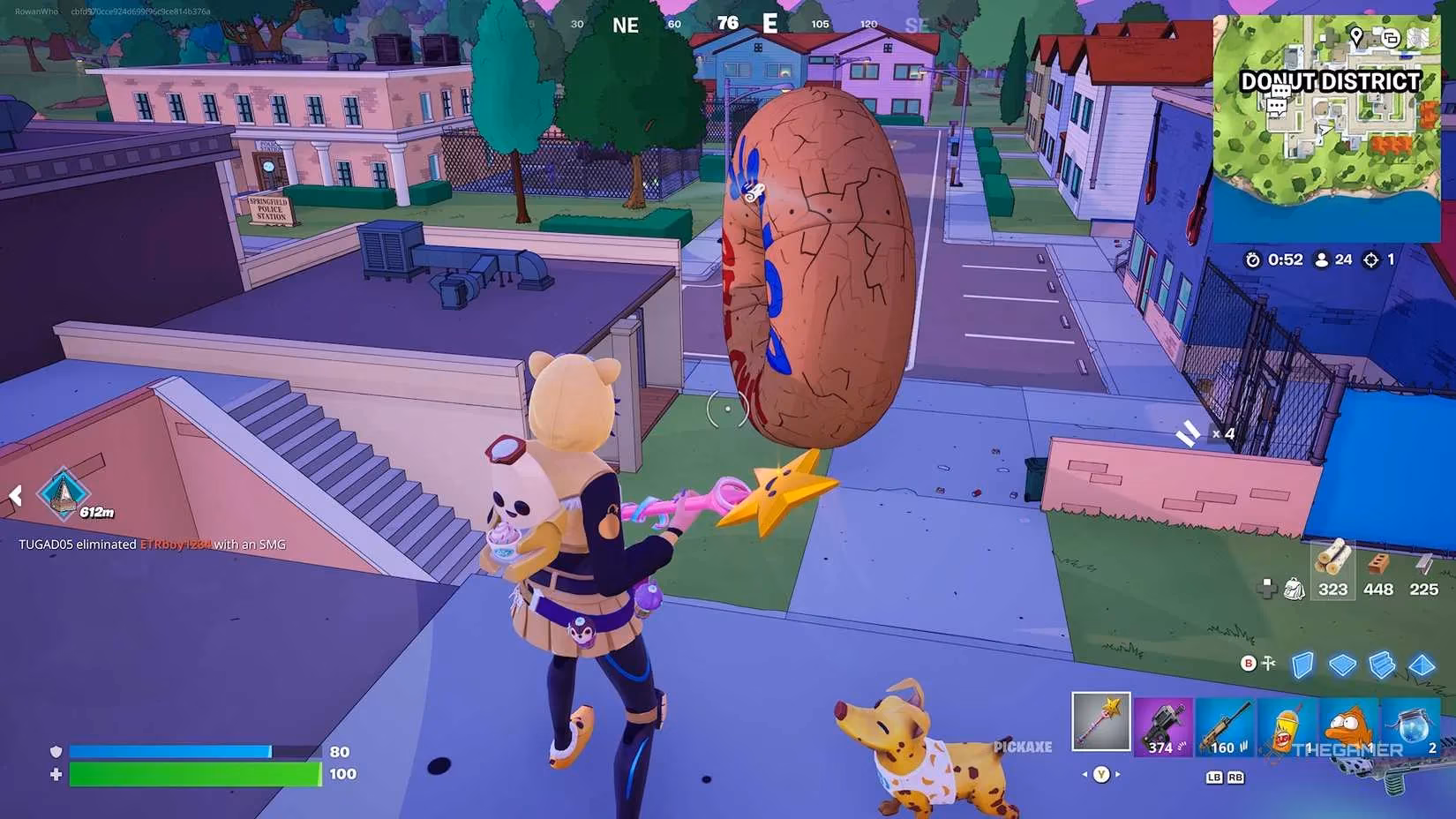Click the 612m waypoint marker
Viewport: 1456px width, 819px height.
[62, 492]
